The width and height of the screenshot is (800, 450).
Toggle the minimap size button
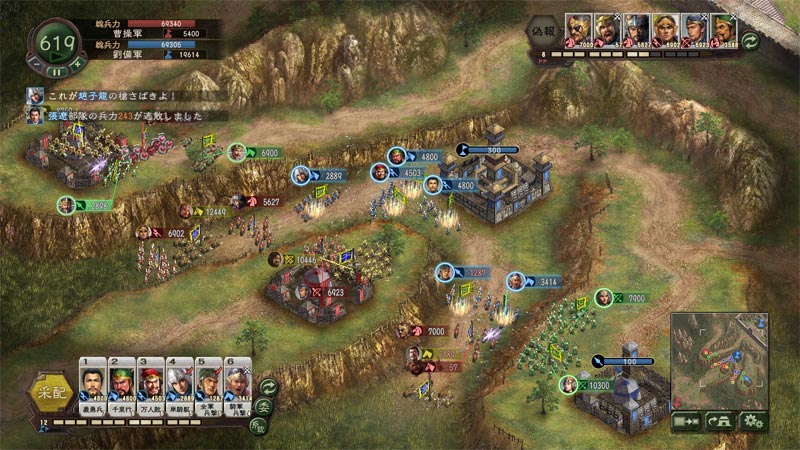click(x=686, y=421)
